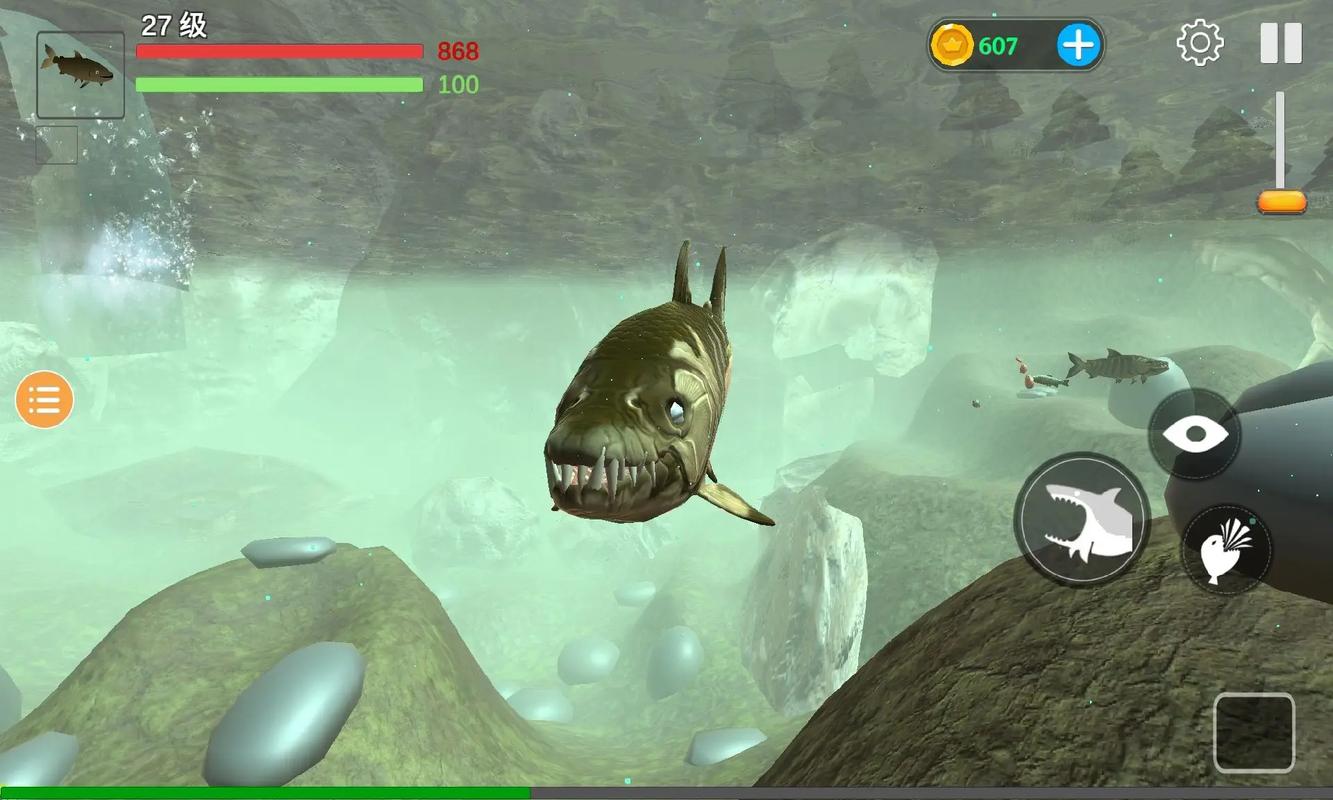Add more gold coins with plus button
This screenshot has height=800, width=1333.
tap(1078, 45)
